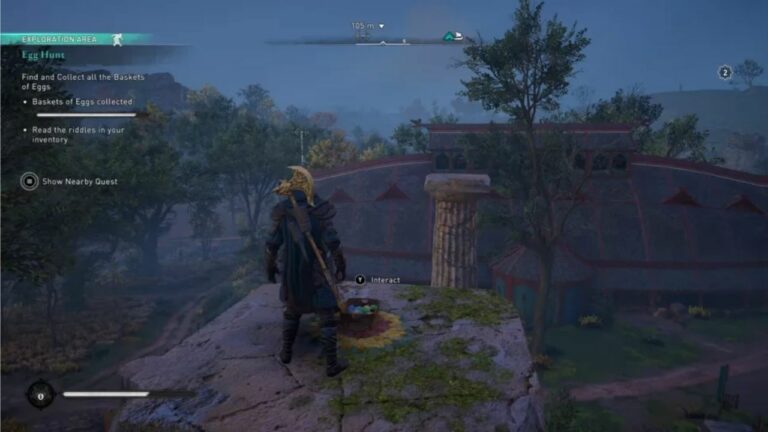The image size is (768, 432).
Task: Click the hexagonal marker numbered 2
Action: pos(725,72)
